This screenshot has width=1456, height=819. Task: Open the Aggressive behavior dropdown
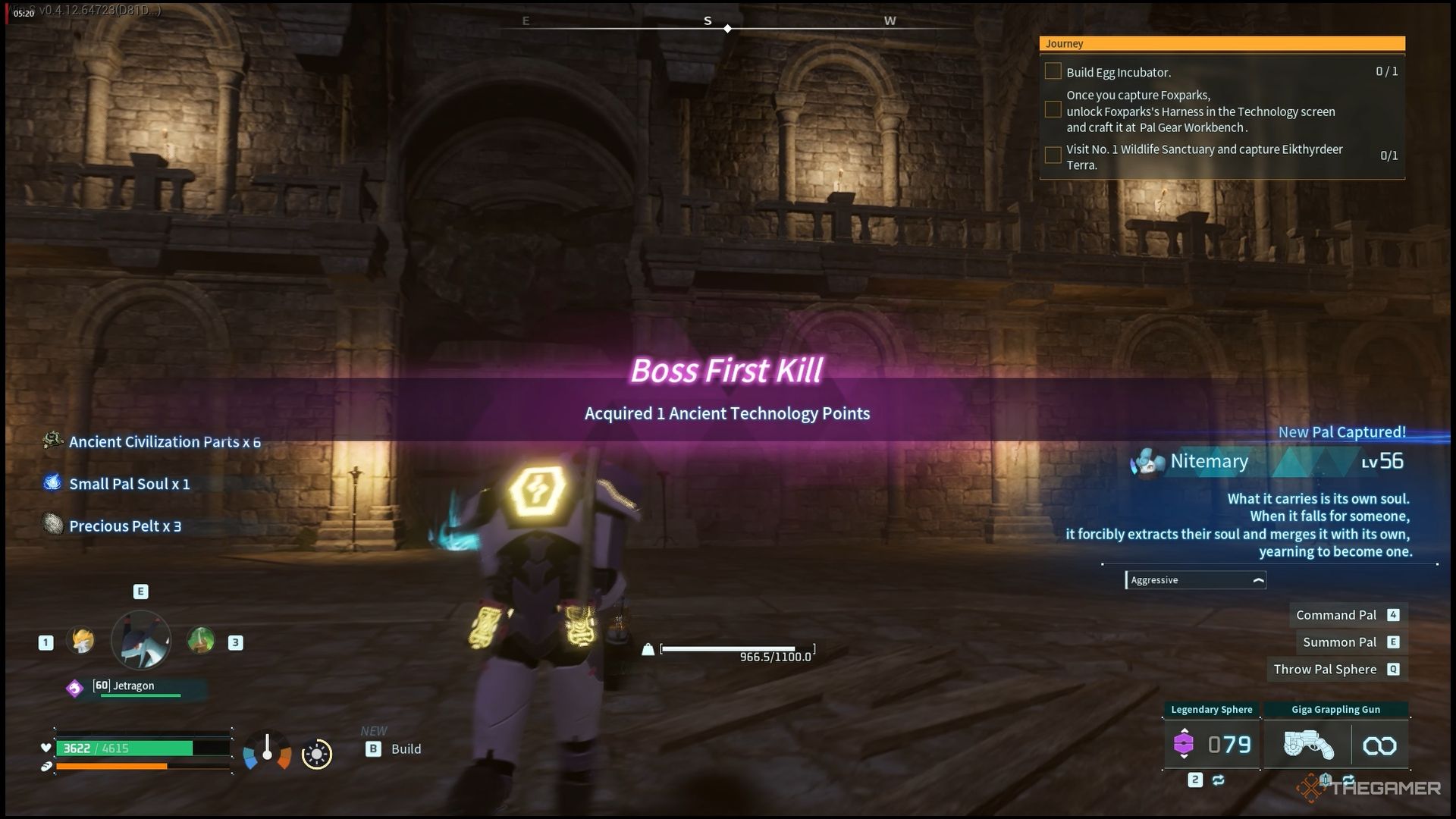point(1196,580)
